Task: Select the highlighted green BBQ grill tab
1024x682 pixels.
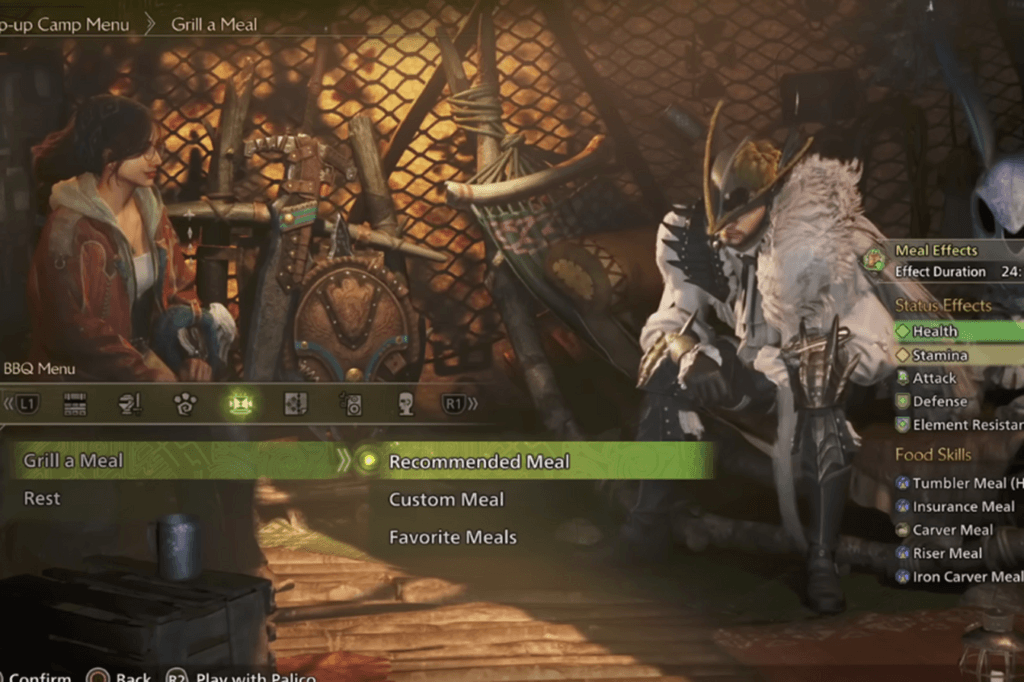Action: [x=241, y=404]
